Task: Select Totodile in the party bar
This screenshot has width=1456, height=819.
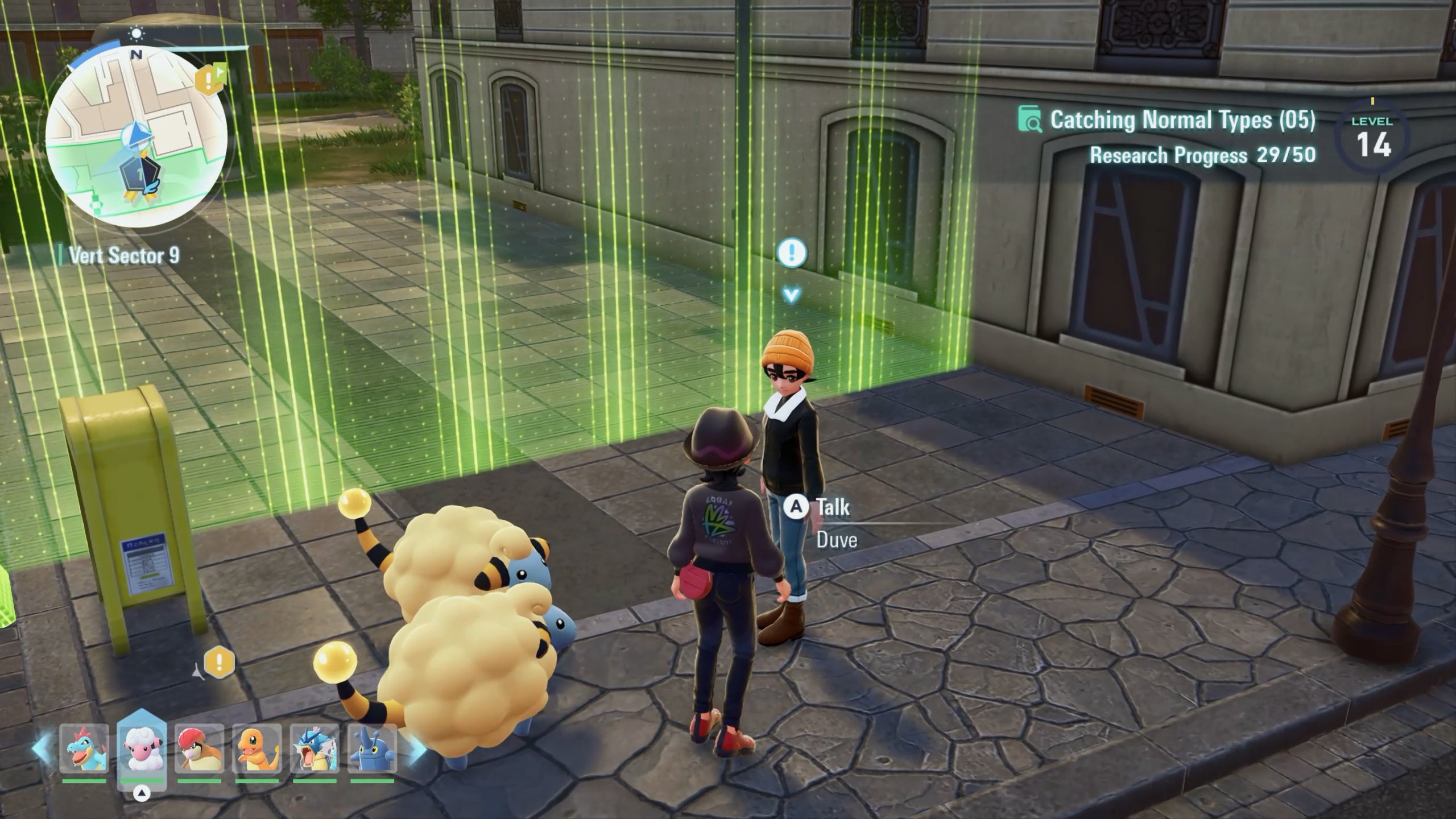Action: [x=84, y=748]
